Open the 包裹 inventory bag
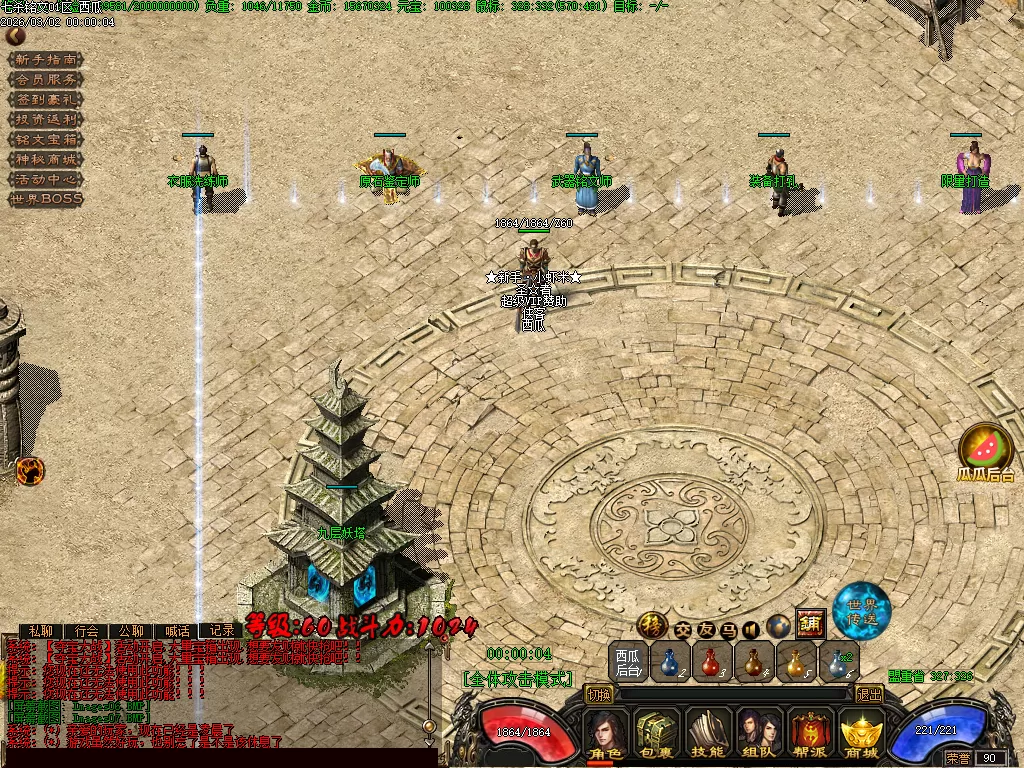Viewport: 1024px width, 768px height. (x=657, y=733)
